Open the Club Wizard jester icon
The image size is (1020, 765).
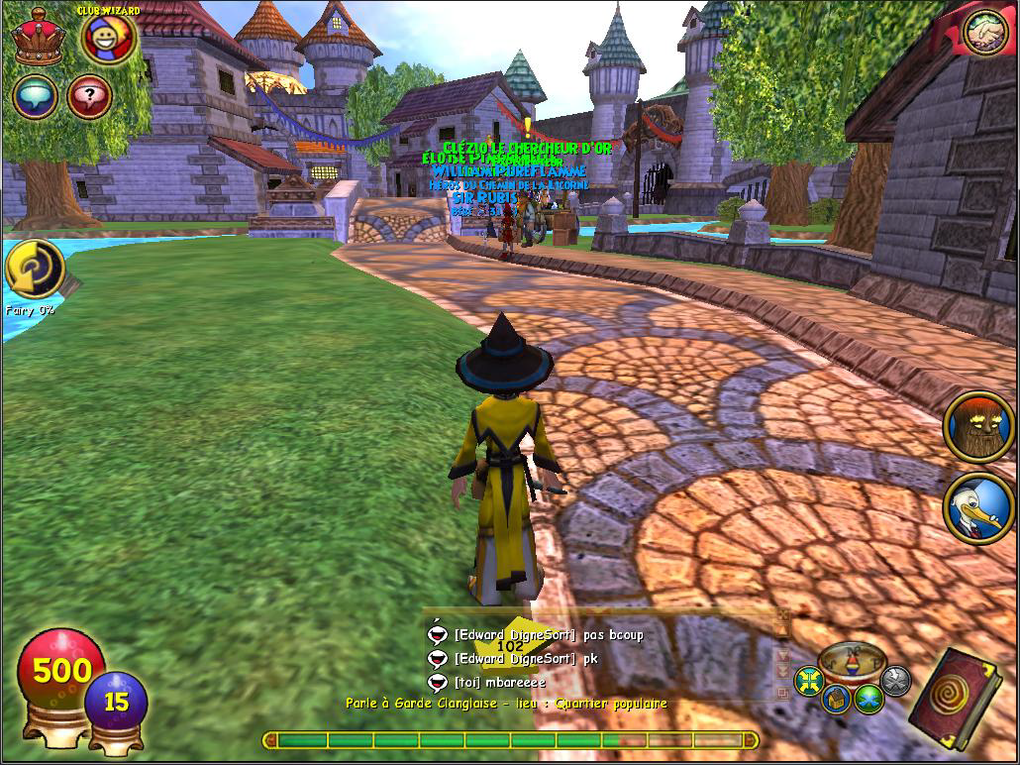[x=108, y=40]
